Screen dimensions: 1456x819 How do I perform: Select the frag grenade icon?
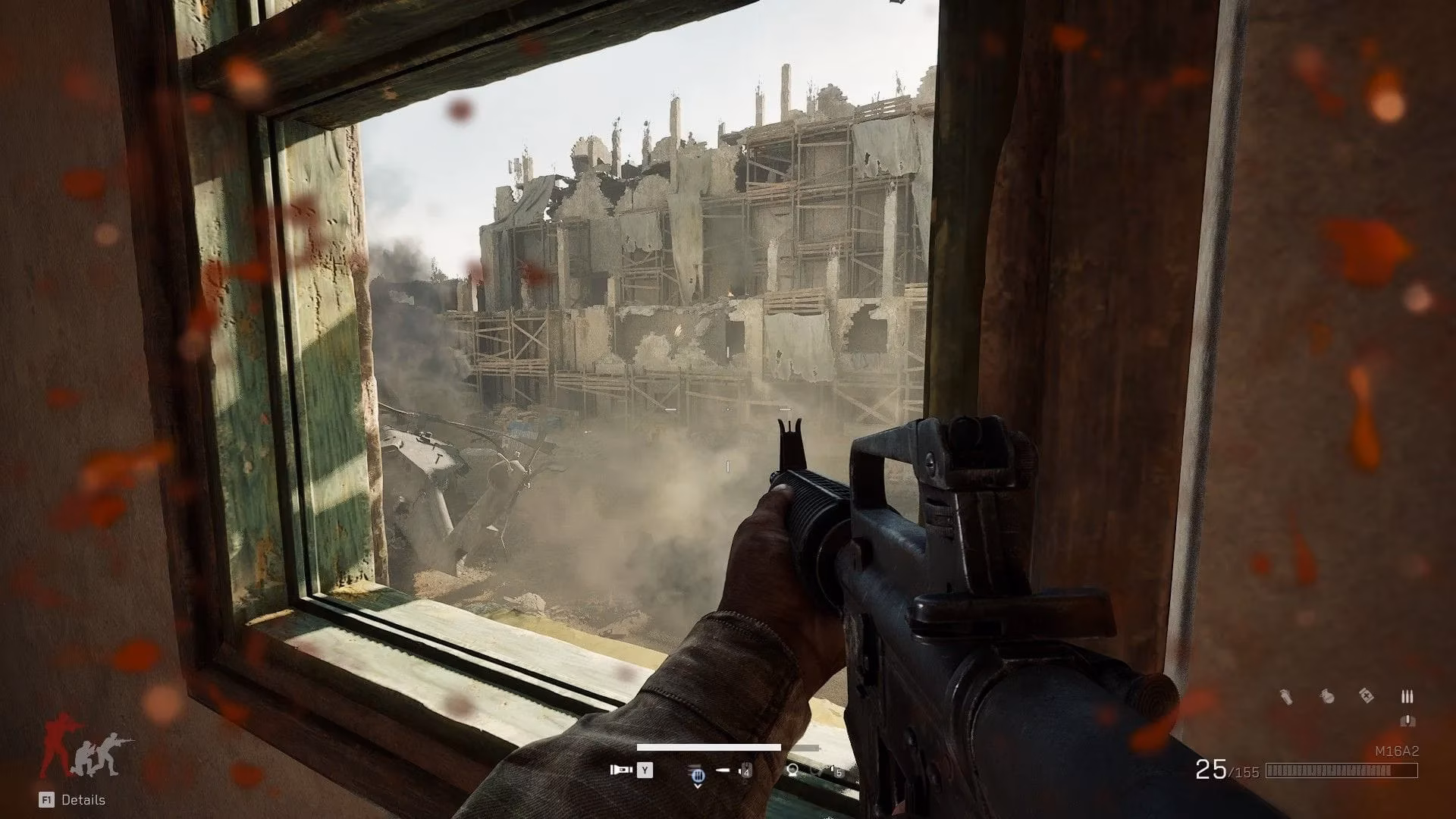1327,696
